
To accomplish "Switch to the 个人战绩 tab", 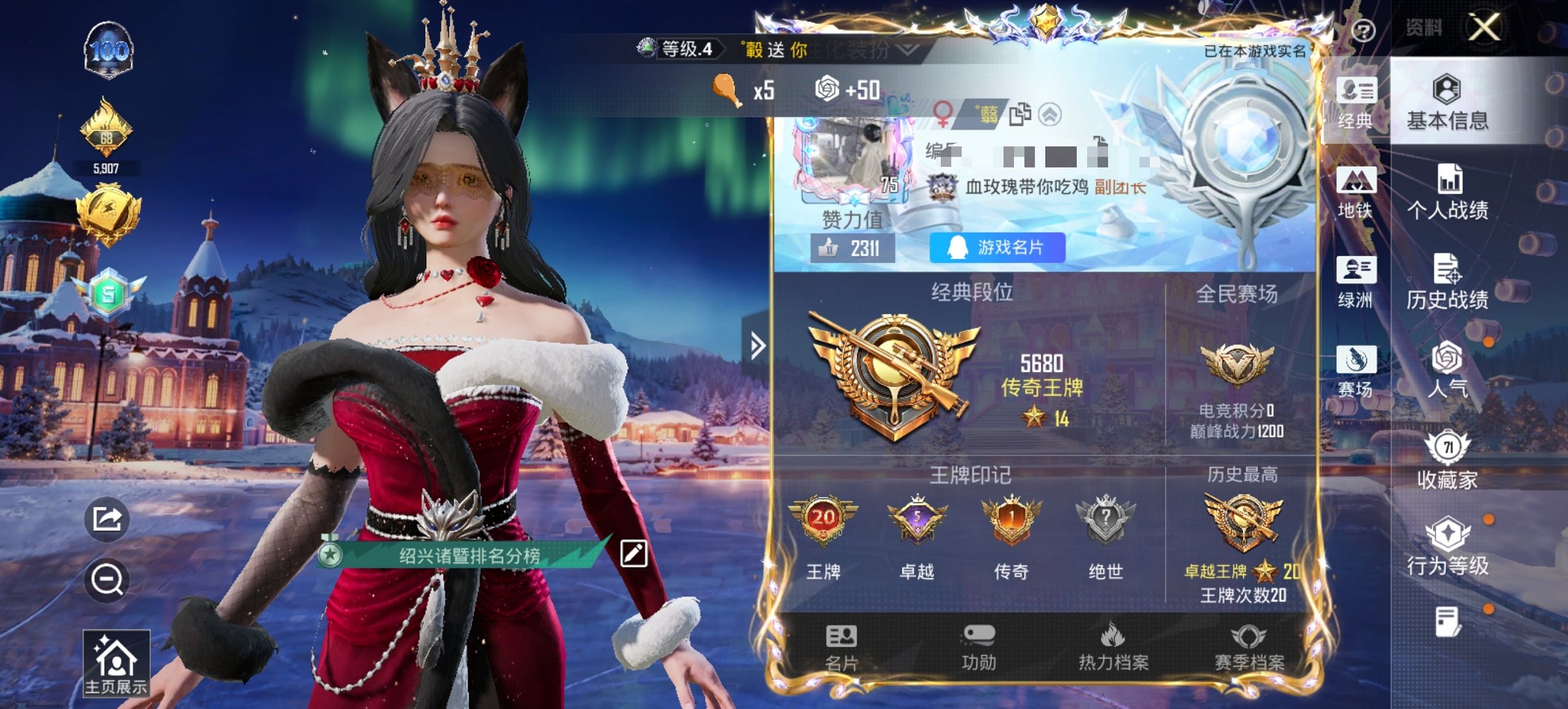I will coord(1446,191).
